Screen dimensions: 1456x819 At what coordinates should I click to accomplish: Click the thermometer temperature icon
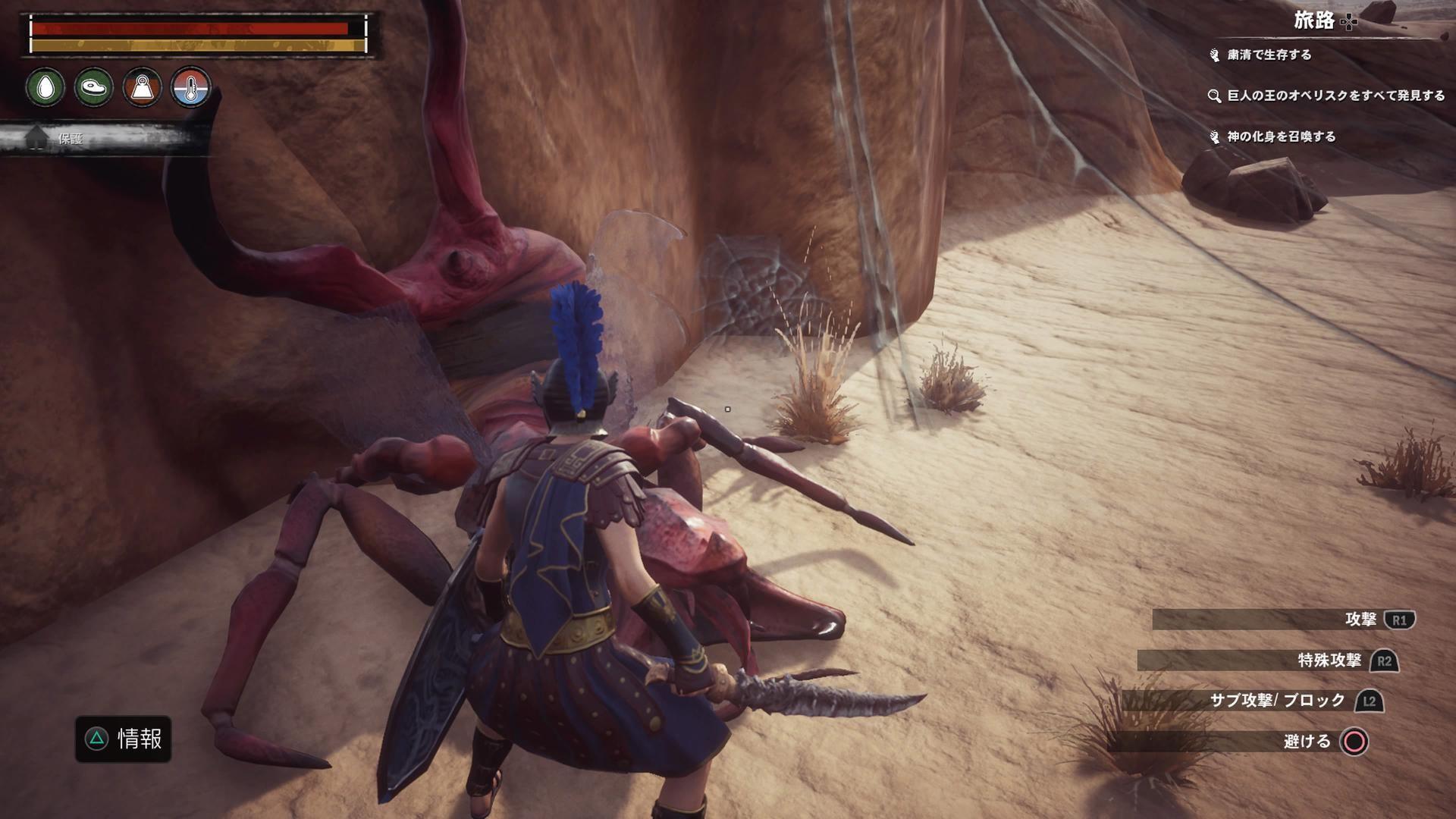point(190,87)
